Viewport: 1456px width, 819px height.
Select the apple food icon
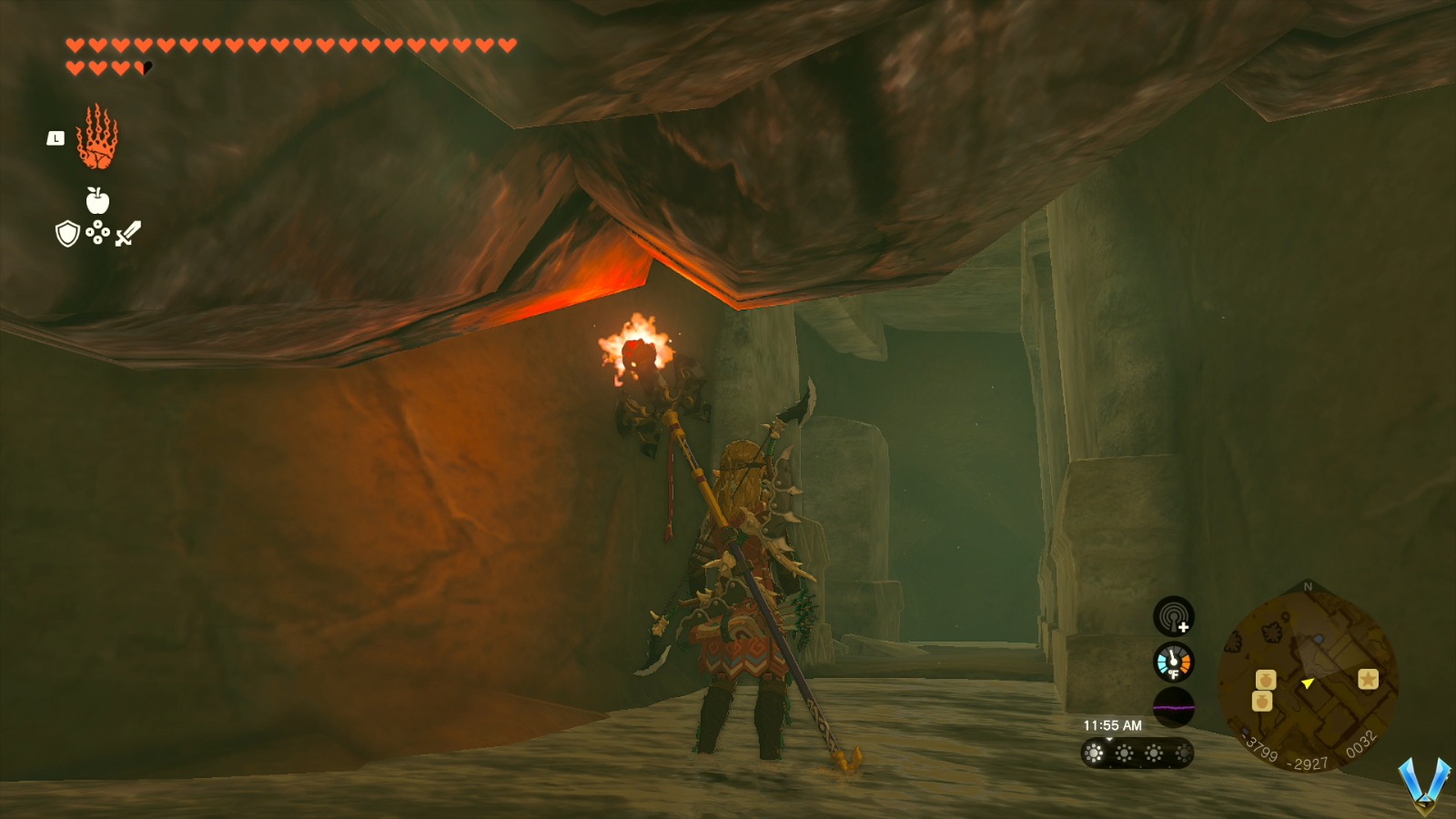[x=98, y=204]
